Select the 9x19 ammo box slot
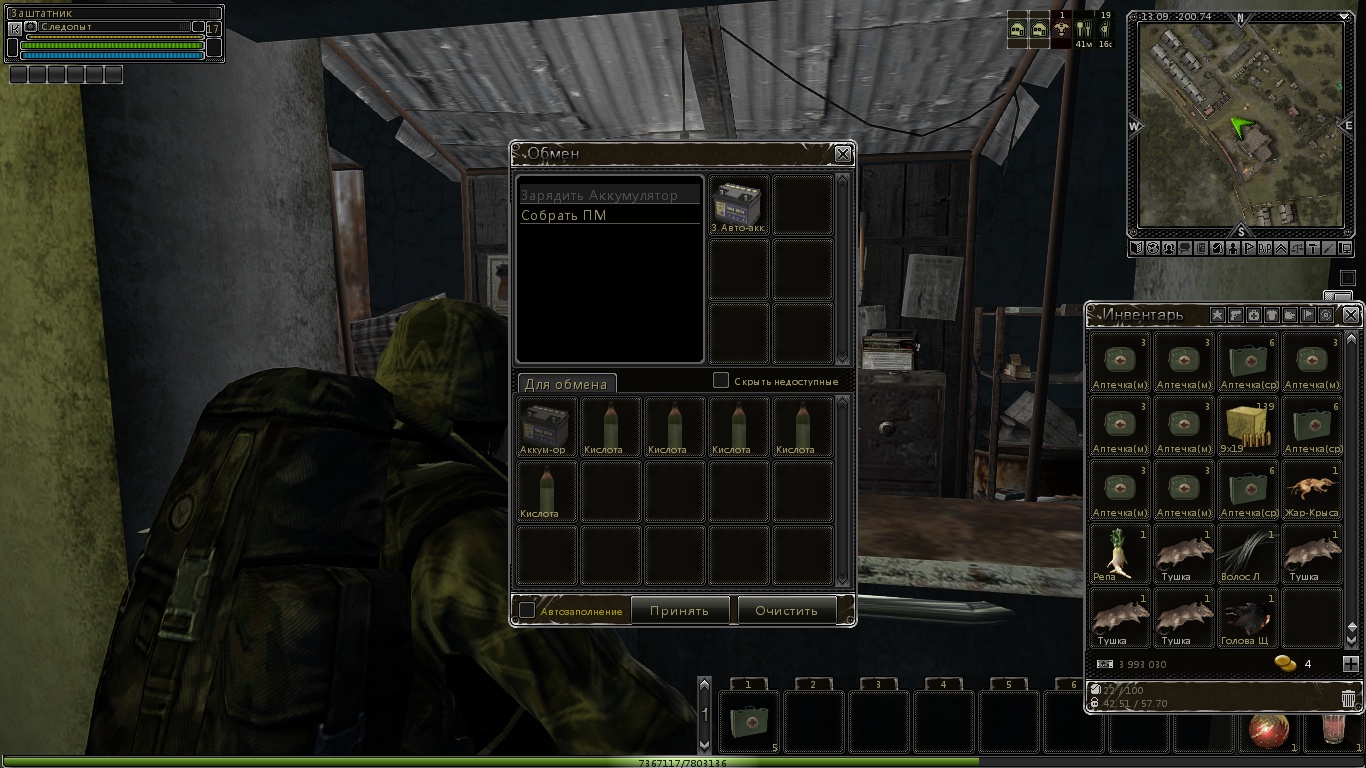This screenshot has height=768, width=1366. coord(1246,425)
